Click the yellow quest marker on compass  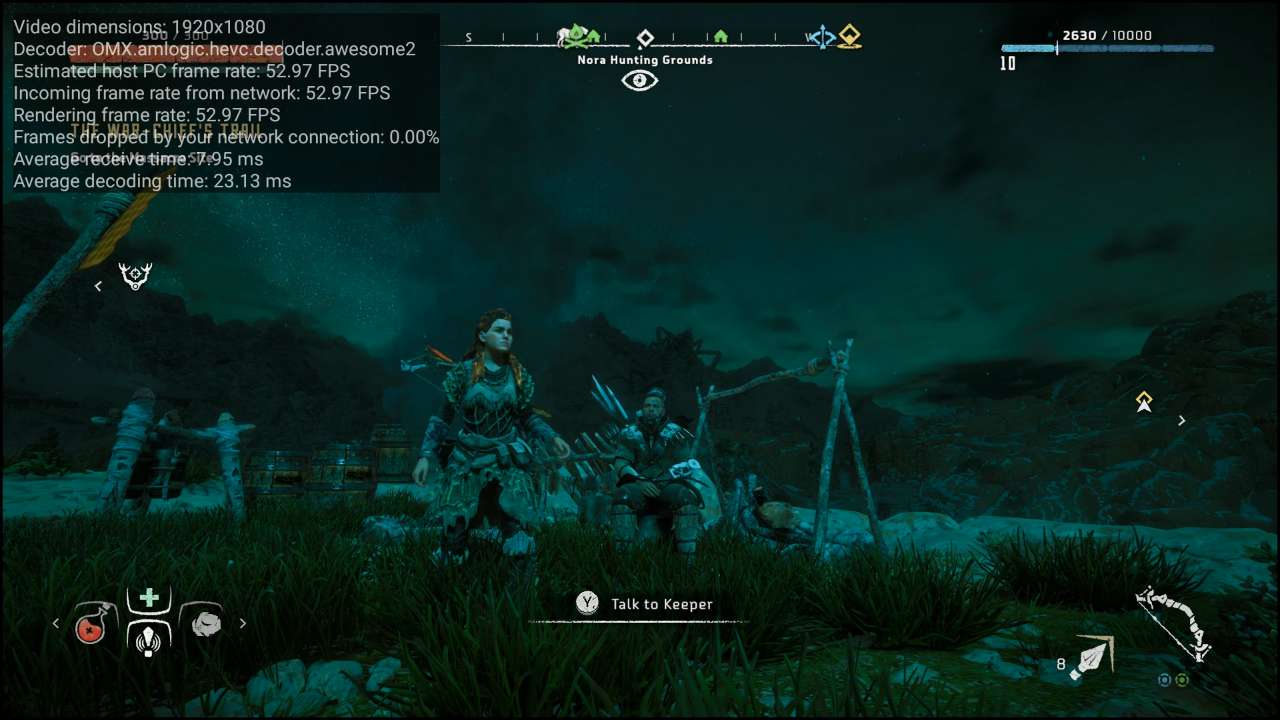pyautogui.click(x=850, y=37)
